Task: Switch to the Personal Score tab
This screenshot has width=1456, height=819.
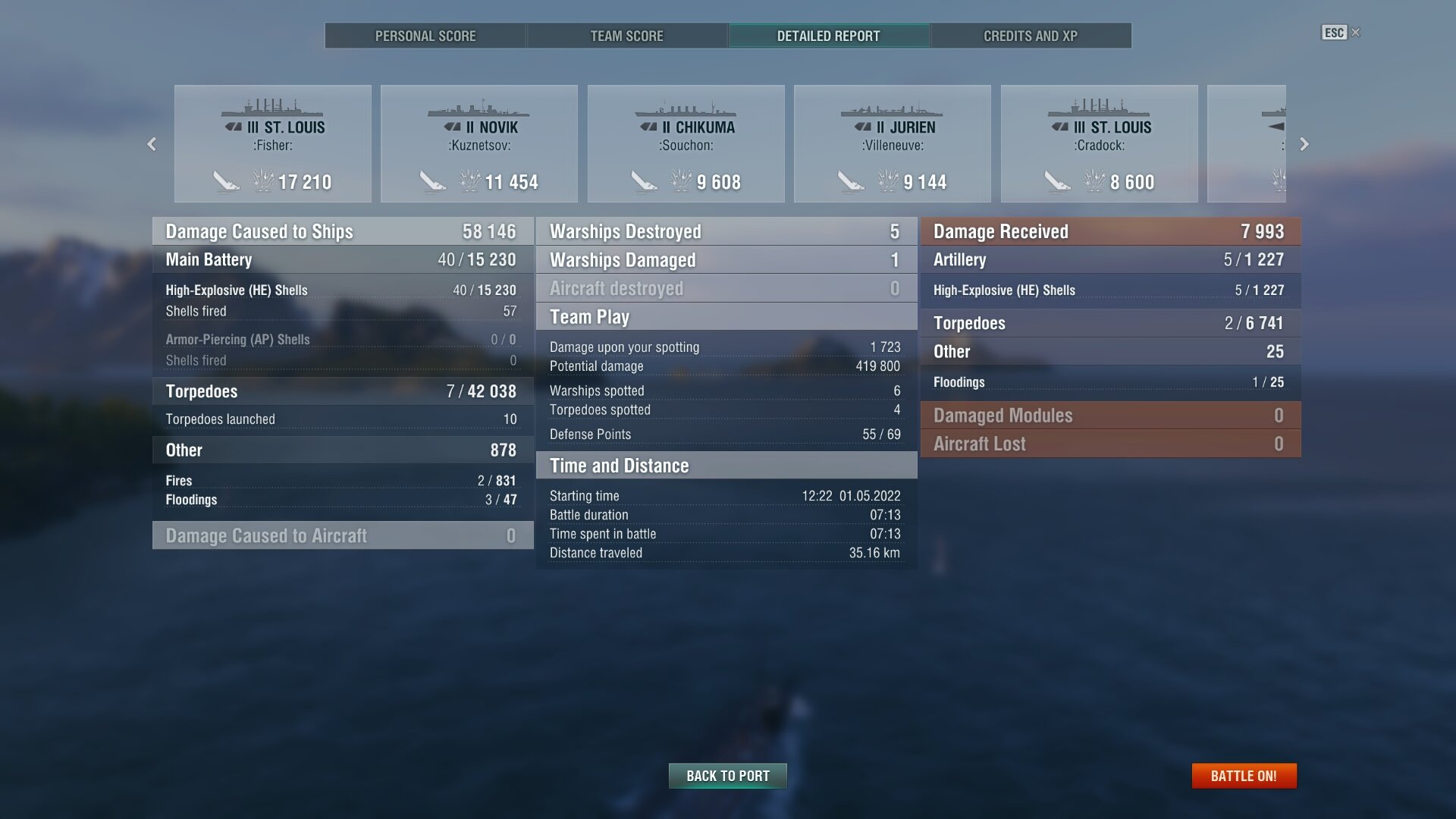Action: tap(425, 36)
